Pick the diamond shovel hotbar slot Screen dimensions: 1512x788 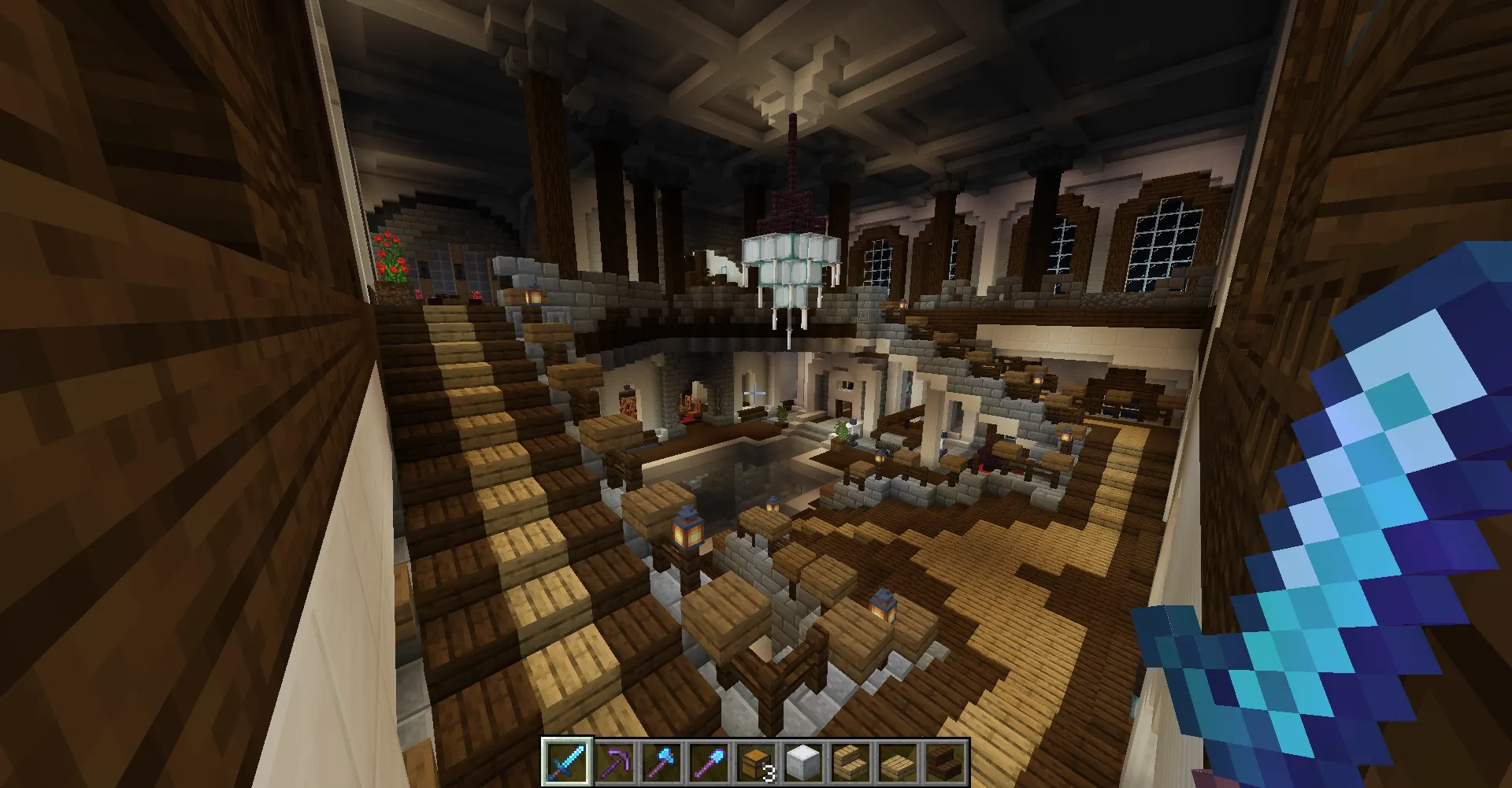pyautogui.click(x=709, y=762)
